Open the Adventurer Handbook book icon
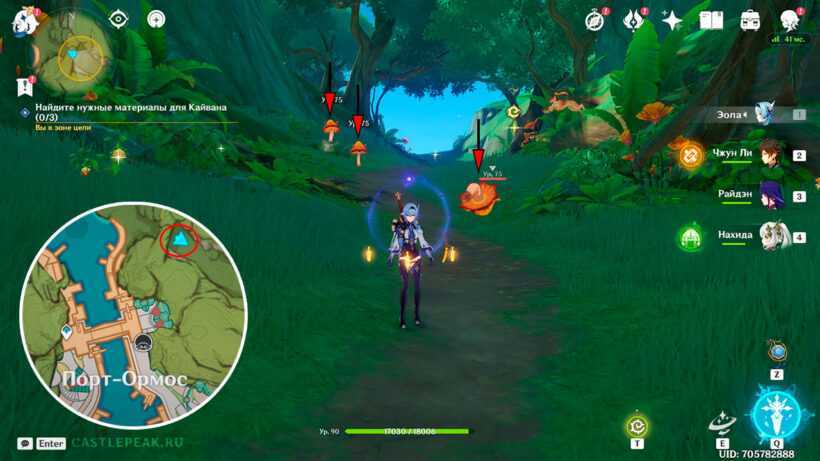820x461 pixels. 711,20
